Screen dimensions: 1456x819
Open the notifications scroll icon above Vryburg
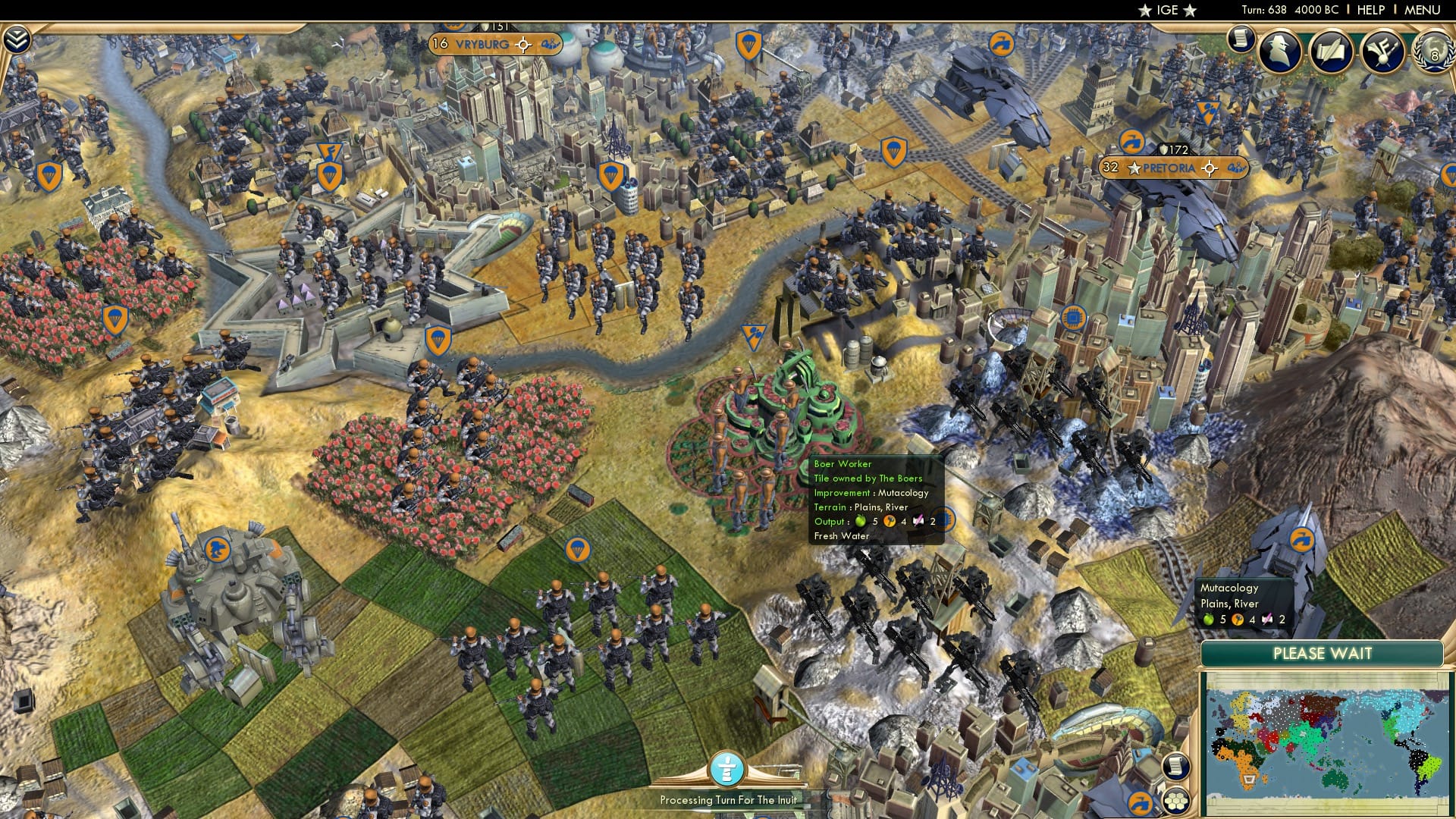coord(1242,39)
